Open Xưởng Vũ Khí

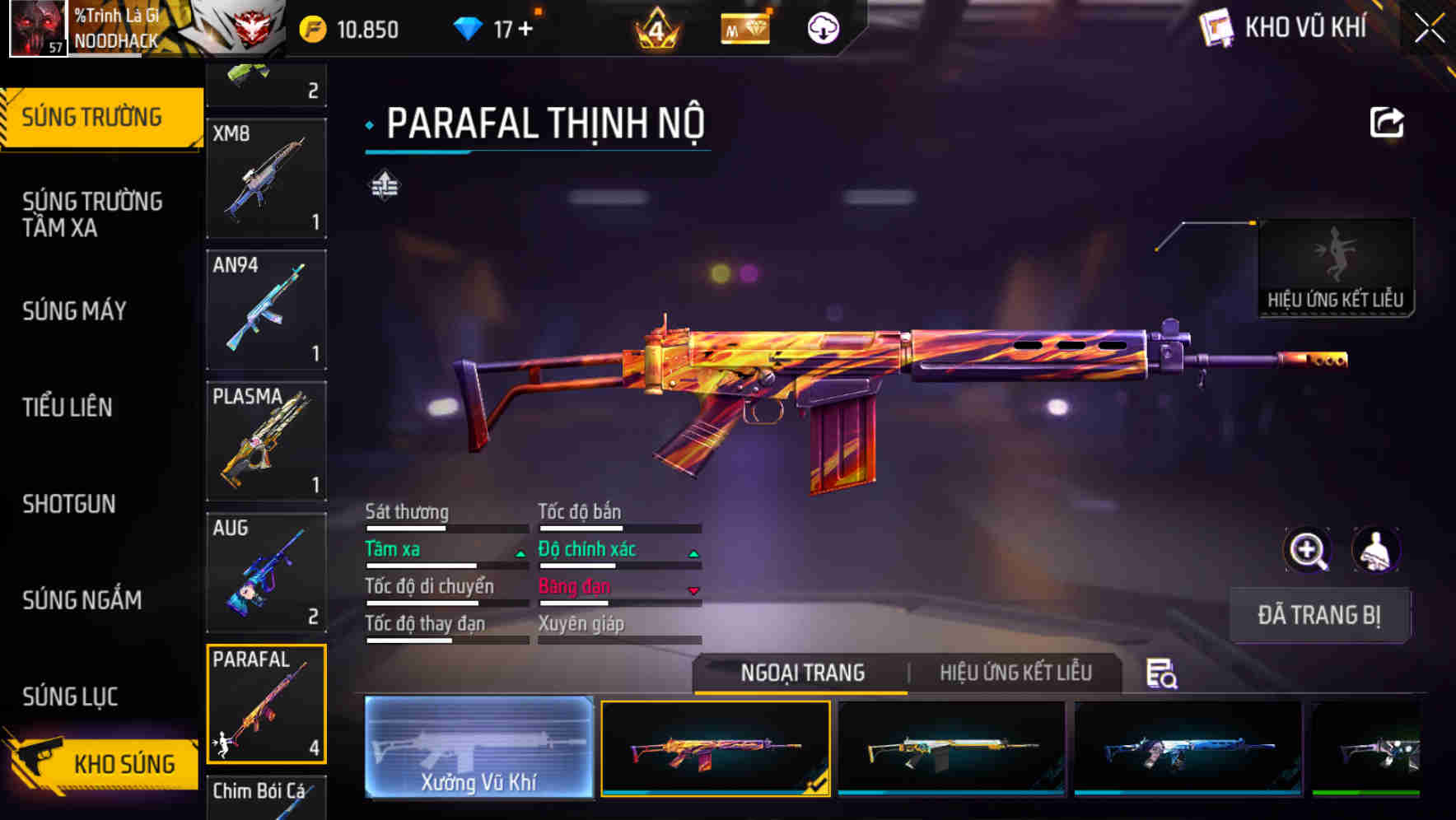(x=478, y=751)
